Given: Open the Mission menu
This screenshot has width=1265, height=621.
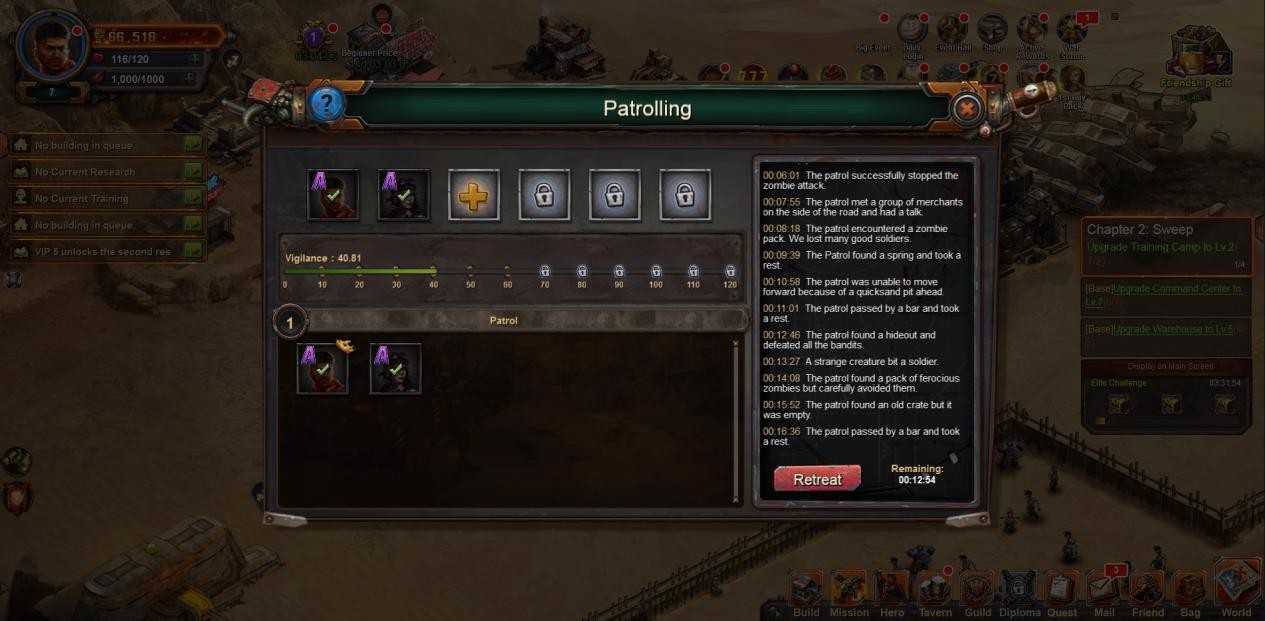Looking at the screenshot, I should [849, 595].
